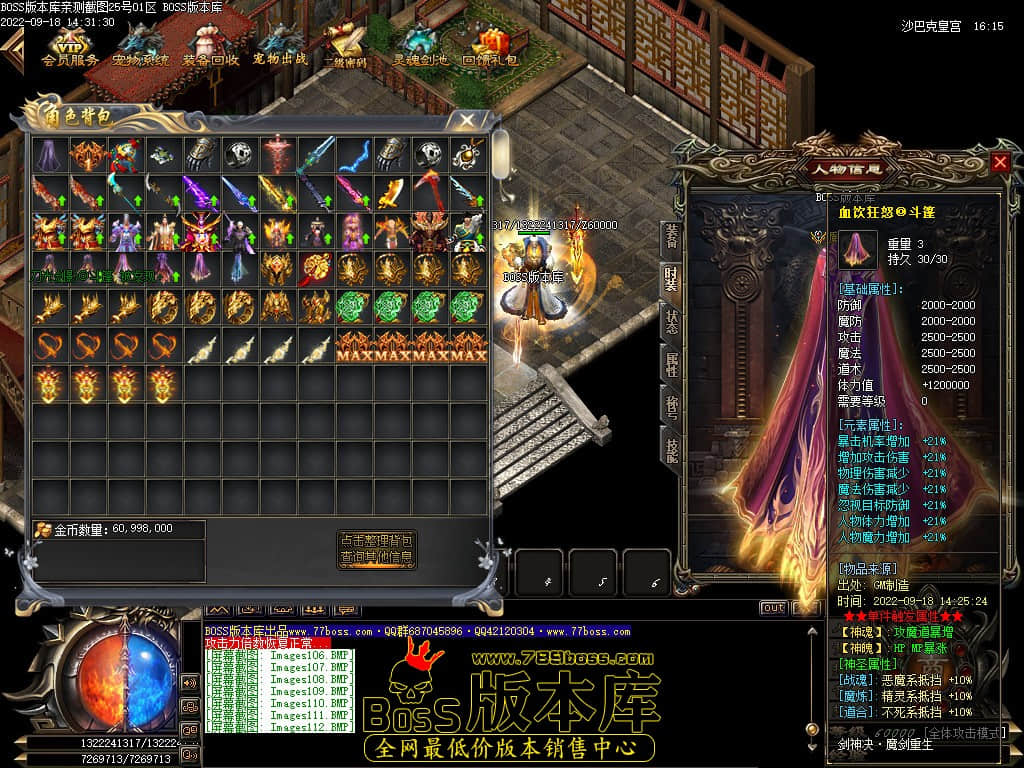
Task: Close the 角色背包 inventory window
Action: (x=466, y=120)
